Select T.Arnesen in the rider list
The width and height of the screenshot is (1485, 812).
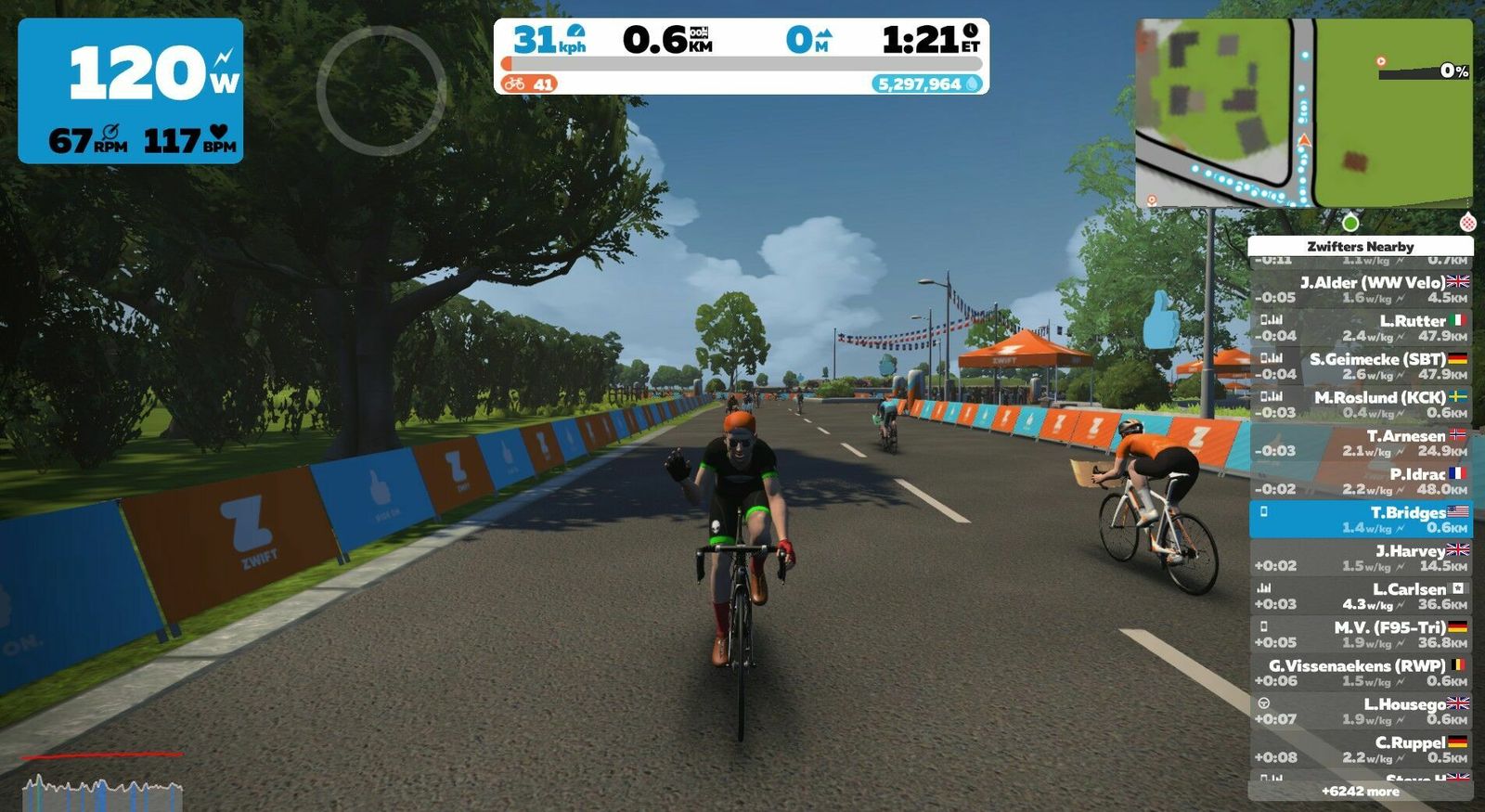1360,443
